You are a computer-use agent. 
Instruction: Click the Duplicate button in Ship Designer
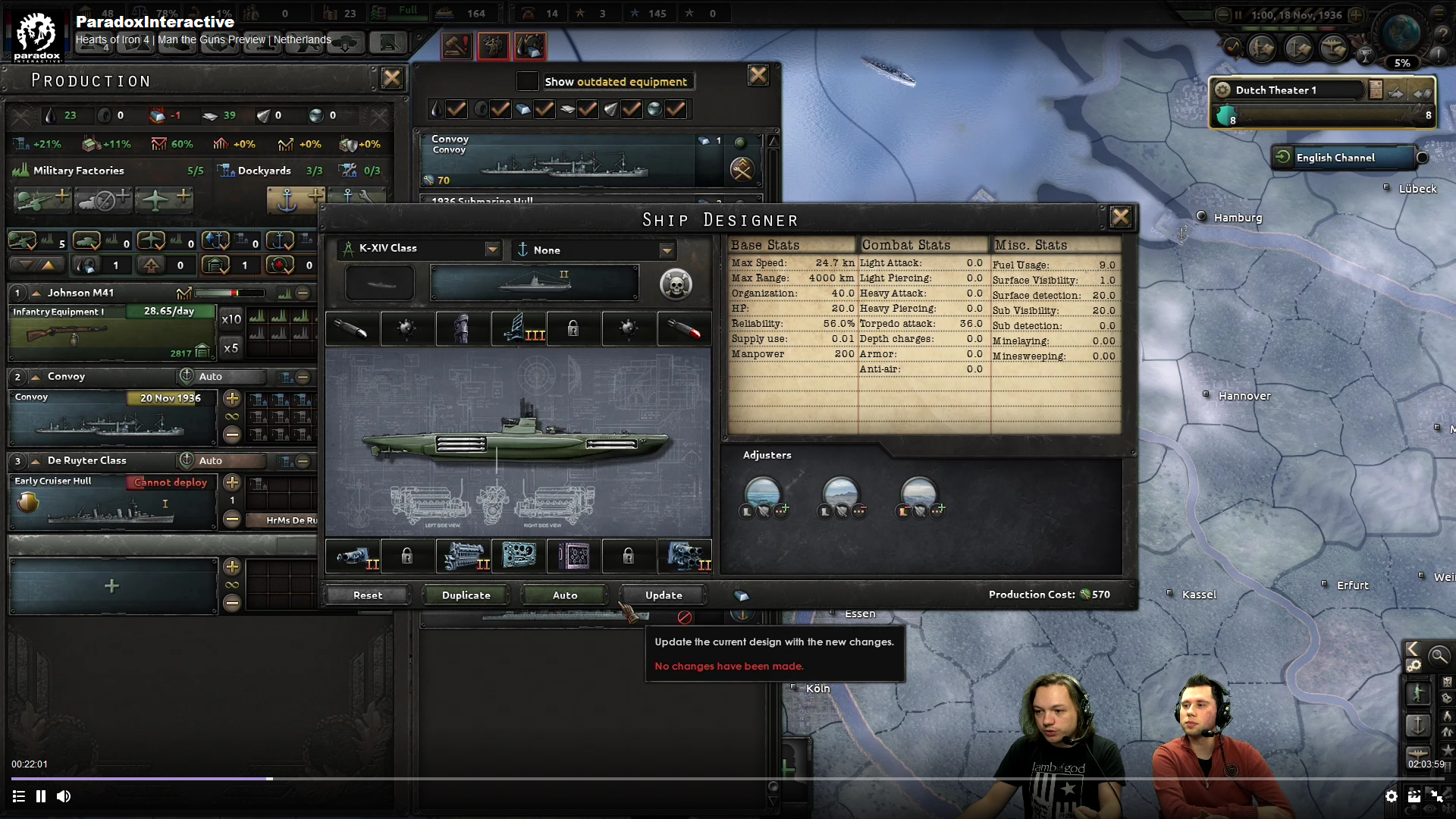pos(466,595)
